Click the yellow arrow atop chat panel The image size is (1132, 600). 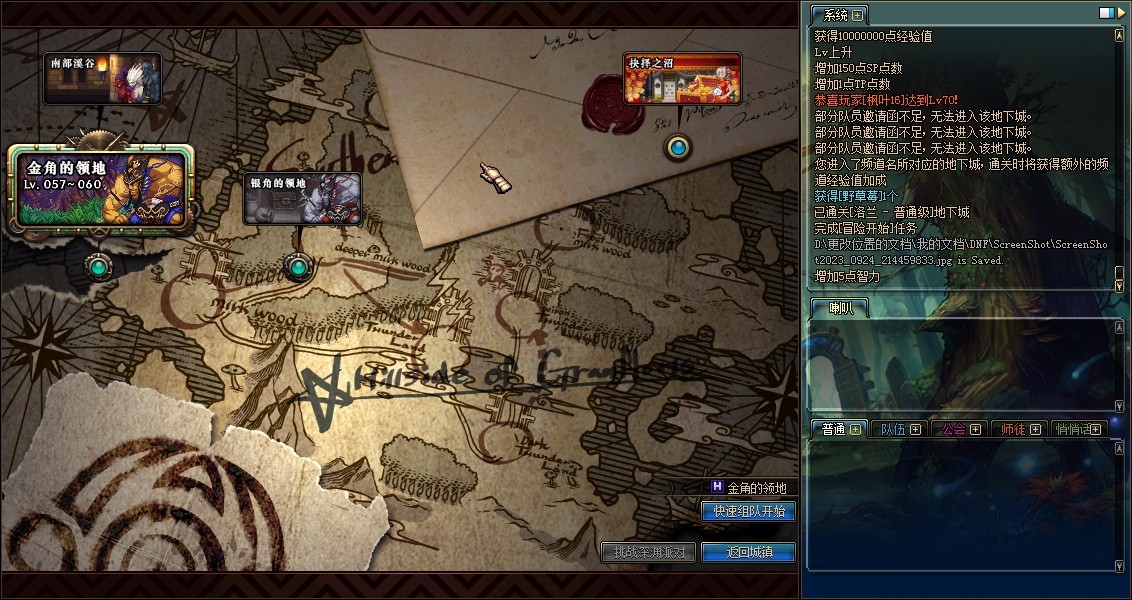(x=1119, y=13)
